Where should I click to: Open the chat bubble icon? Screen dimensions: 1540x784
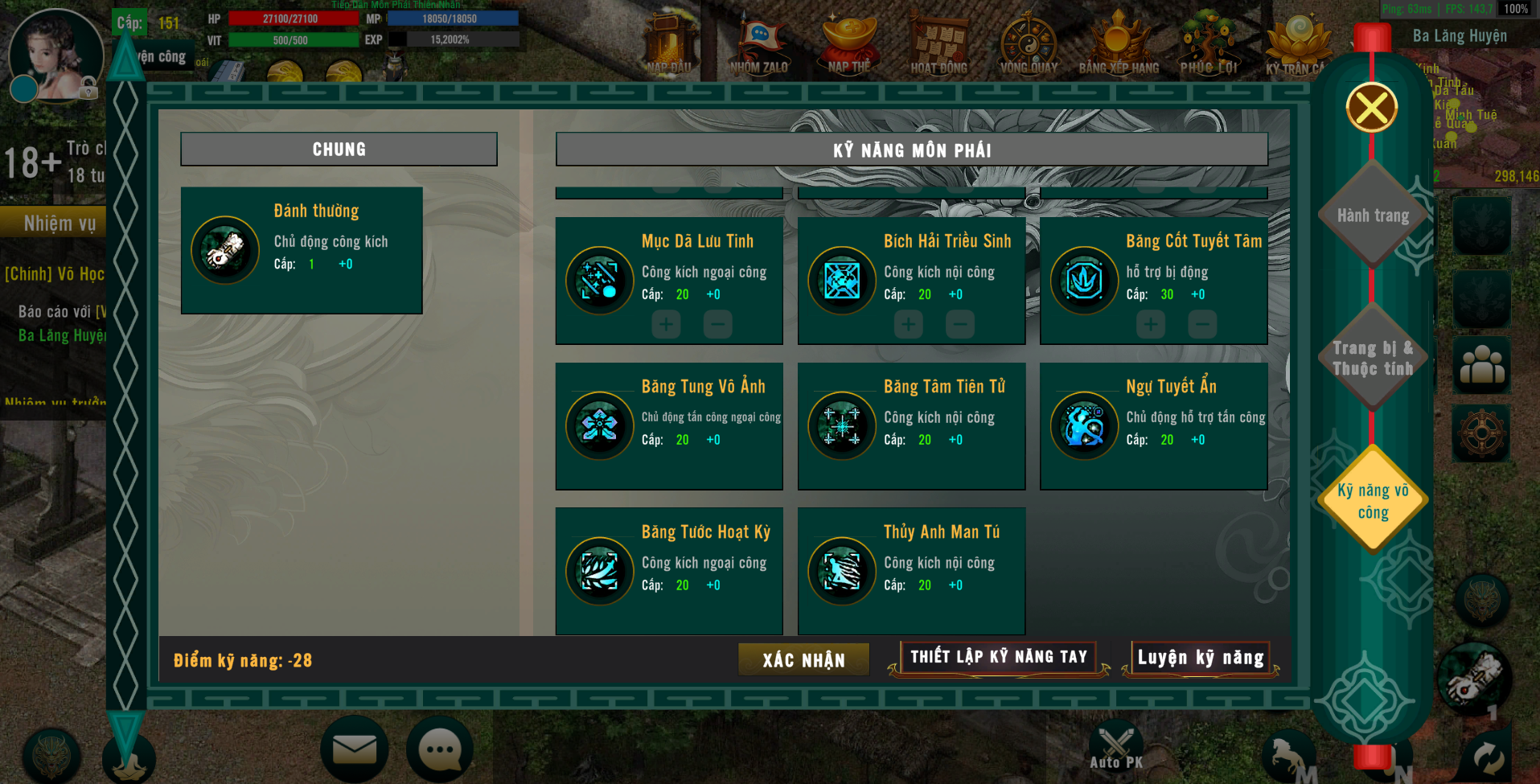coord(440,749)
